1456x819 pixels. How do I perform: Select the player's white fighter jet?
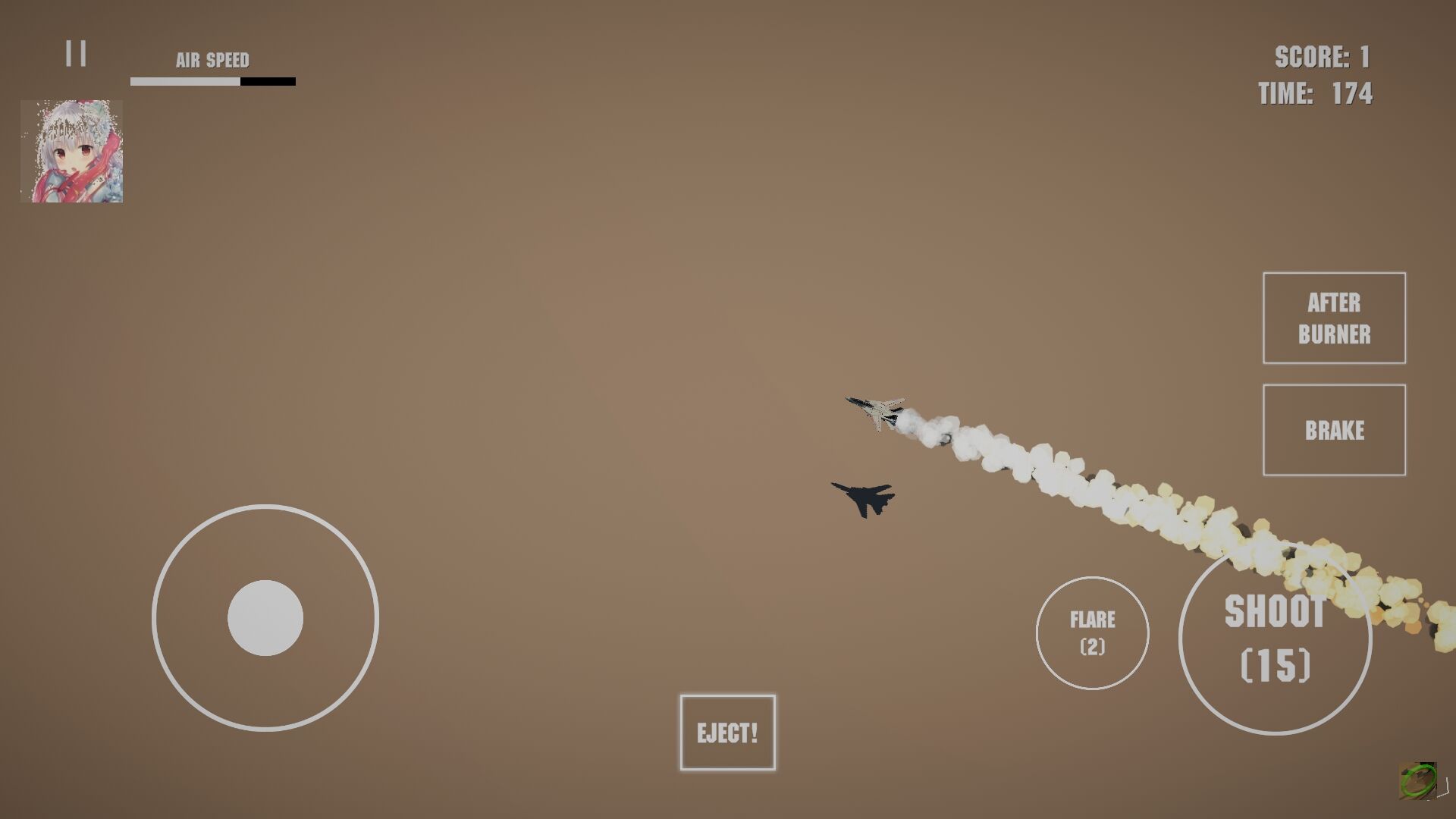(x=878, y=412)
